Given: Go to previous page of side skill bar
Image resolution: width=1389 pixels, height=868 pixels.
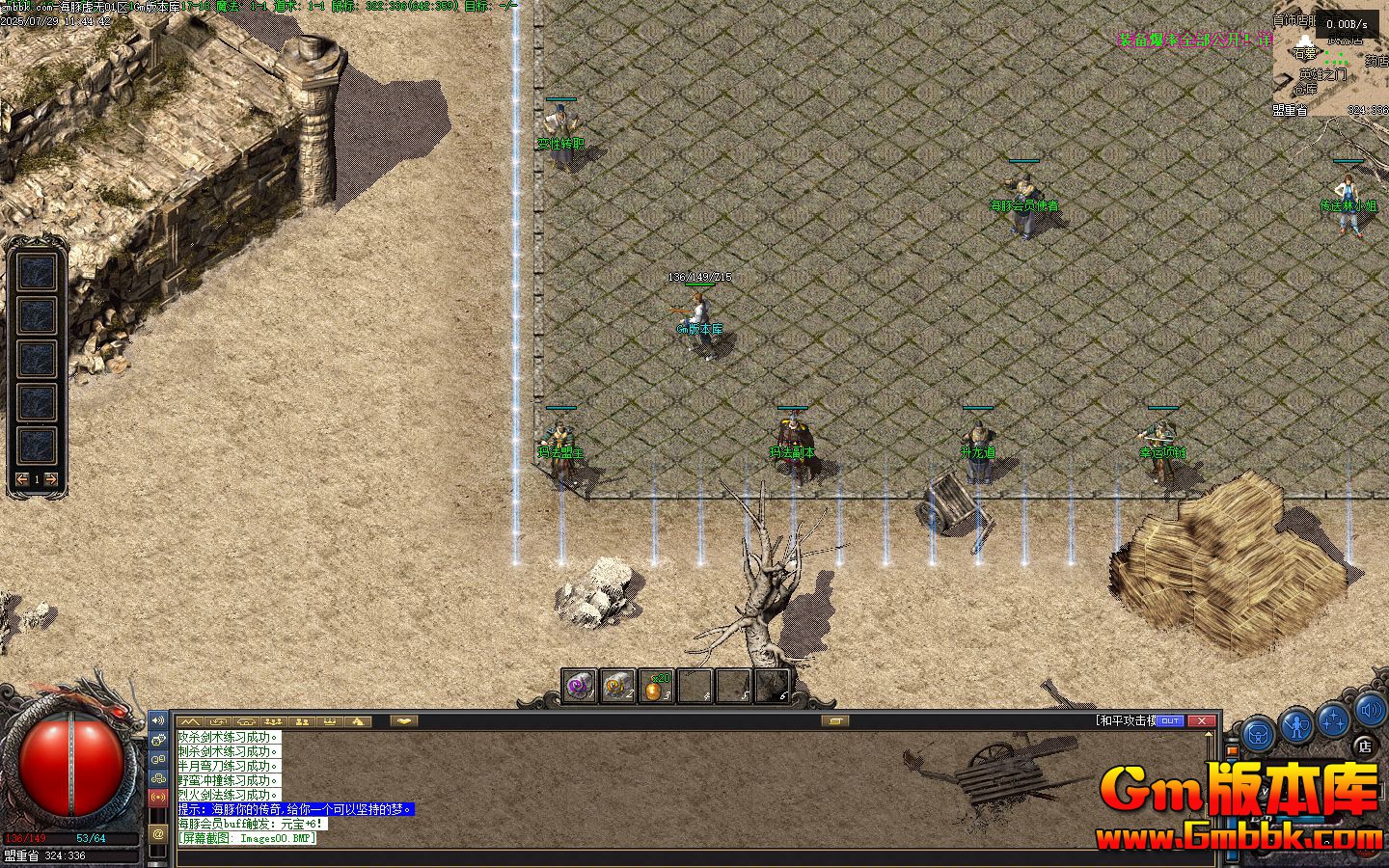Looking at the screenshot, I should 23,479.
